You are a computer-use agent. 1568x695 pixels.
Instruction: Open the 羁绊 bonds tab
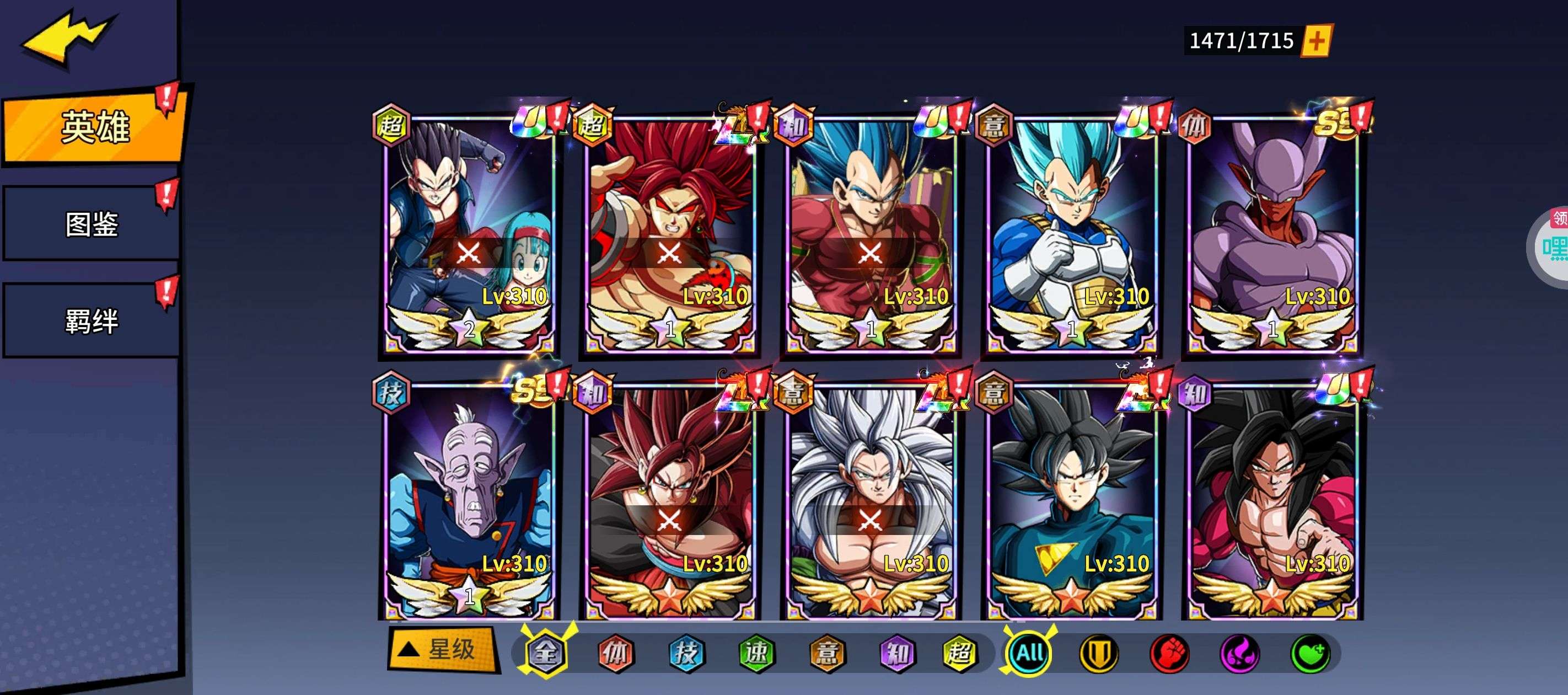click(x=92, y=321)
